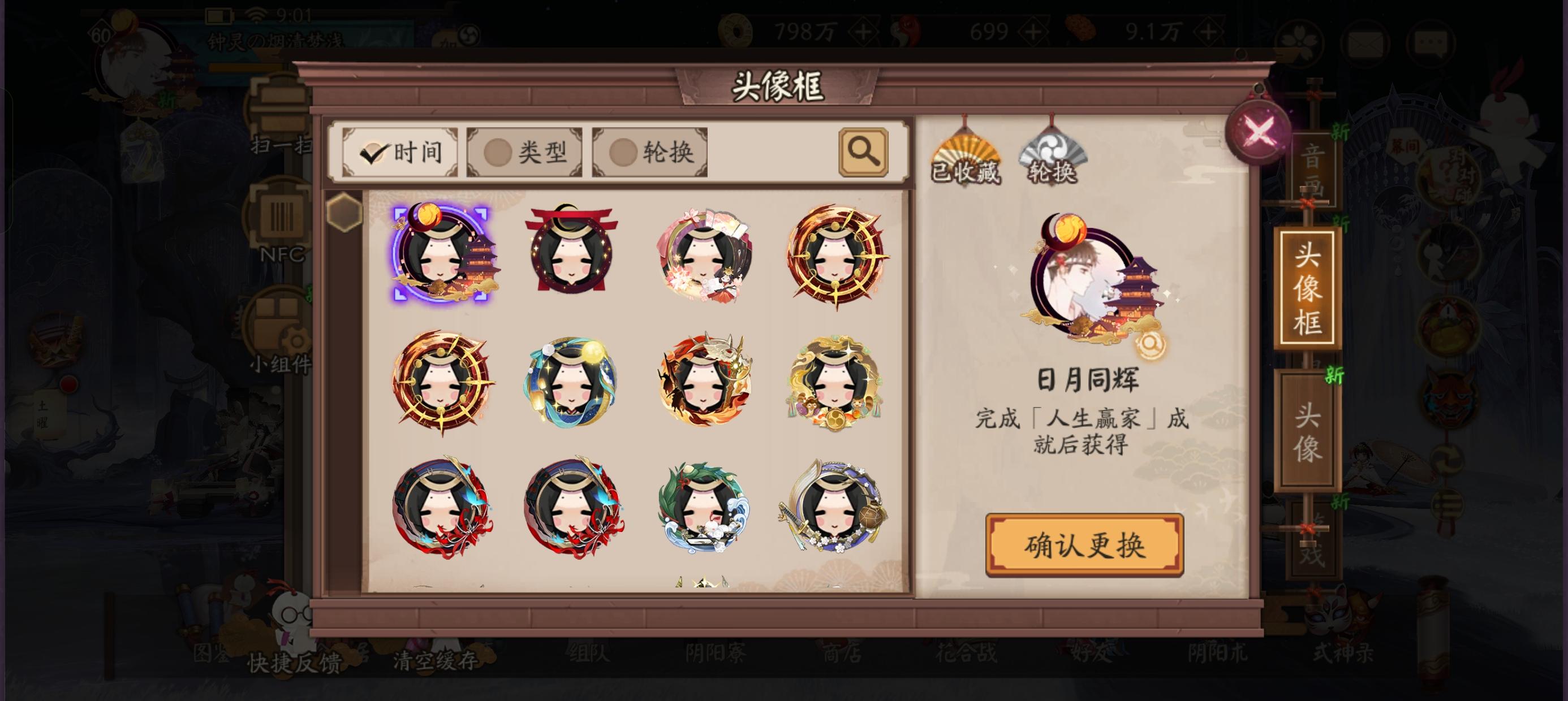The width and height of the screenshot is (1568, 701).
Task: Enable the 时间 (time) sort filter
Action: 400,152
